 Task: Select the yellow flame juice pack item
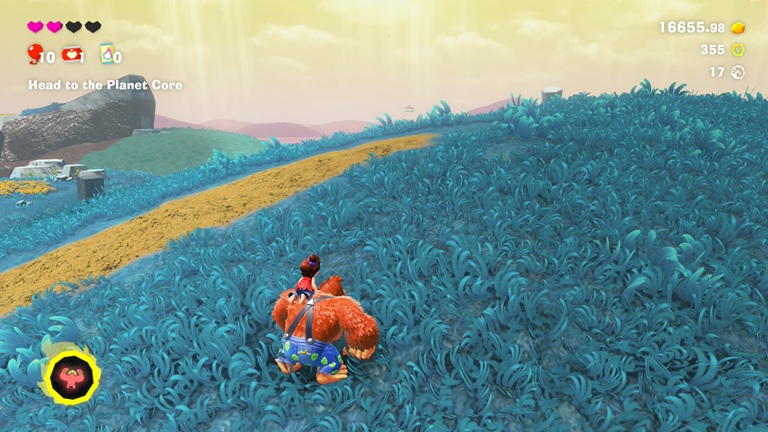click(106, 54)
